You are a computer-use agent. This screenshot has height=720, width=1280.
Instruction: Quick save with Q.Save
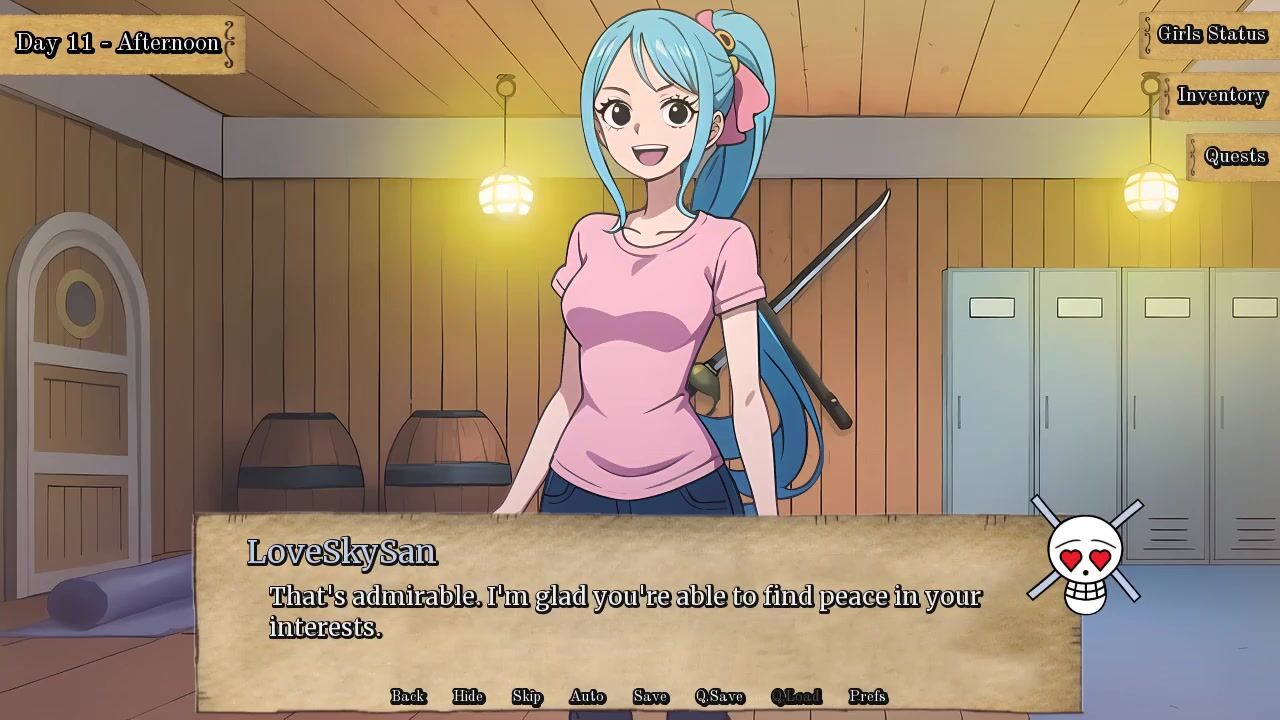pos(719,696)
